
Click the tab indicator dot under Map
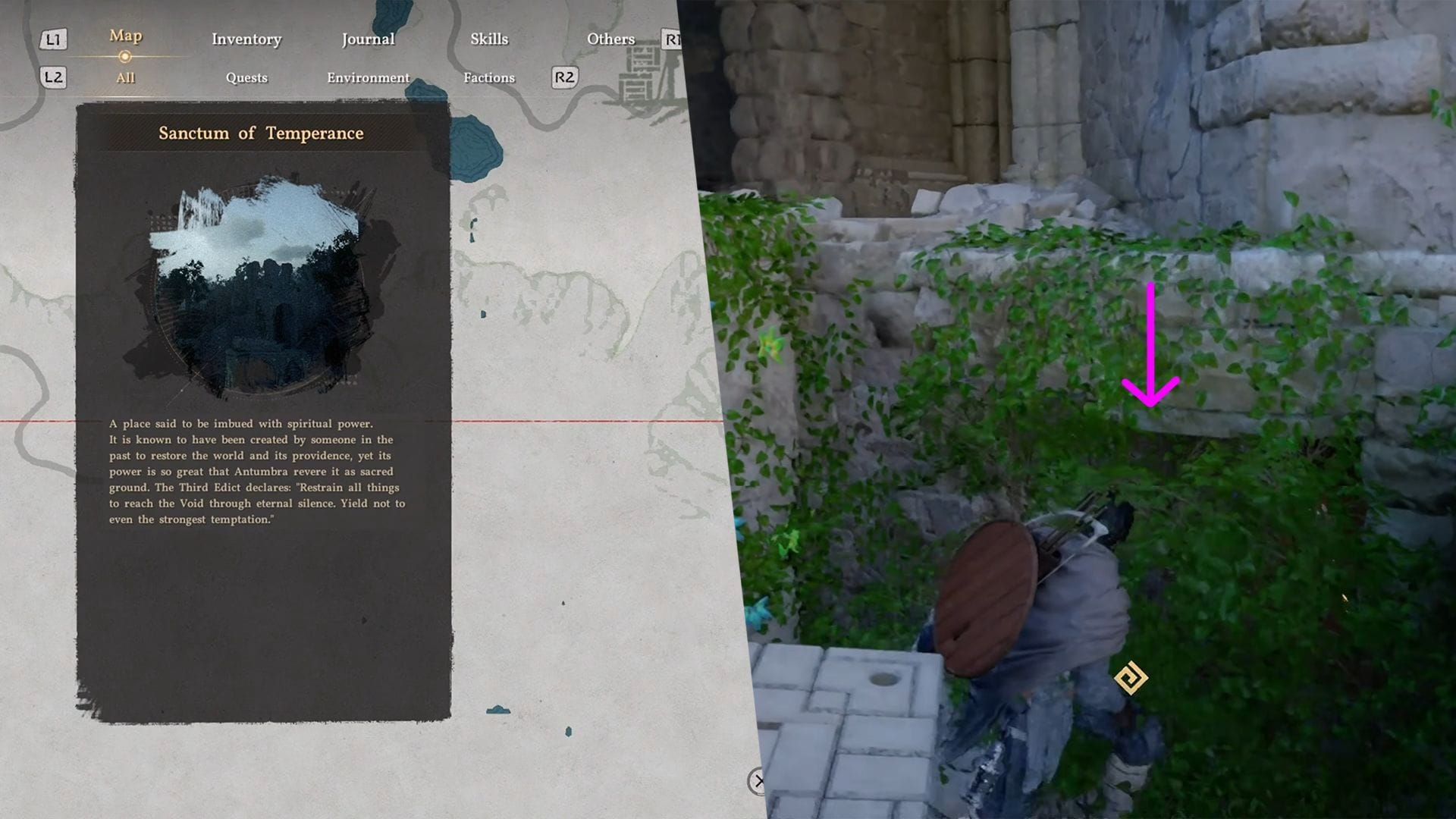[124, 55]
